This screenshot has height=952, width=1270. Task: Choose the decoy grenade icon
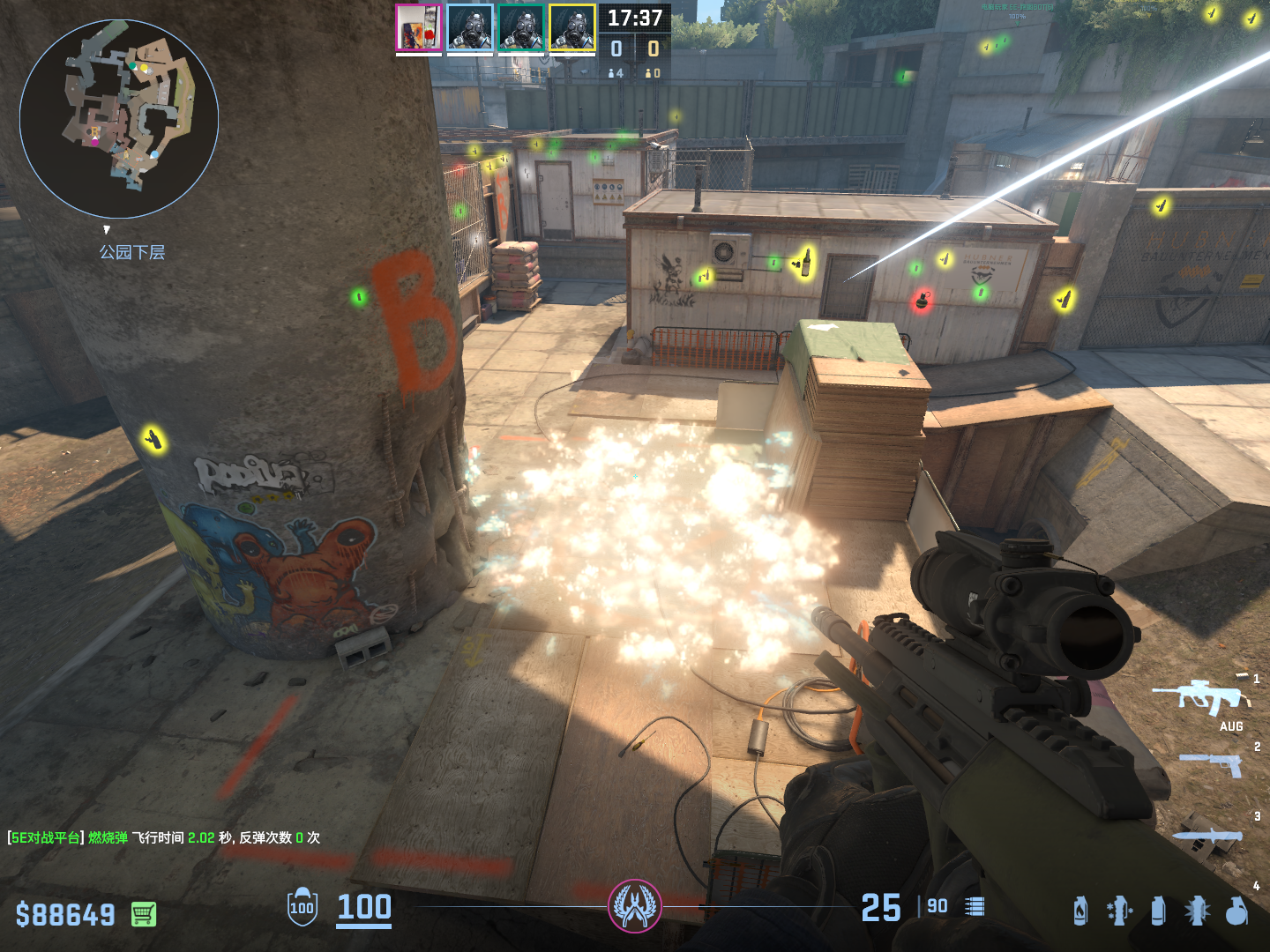coord(1119,911)
